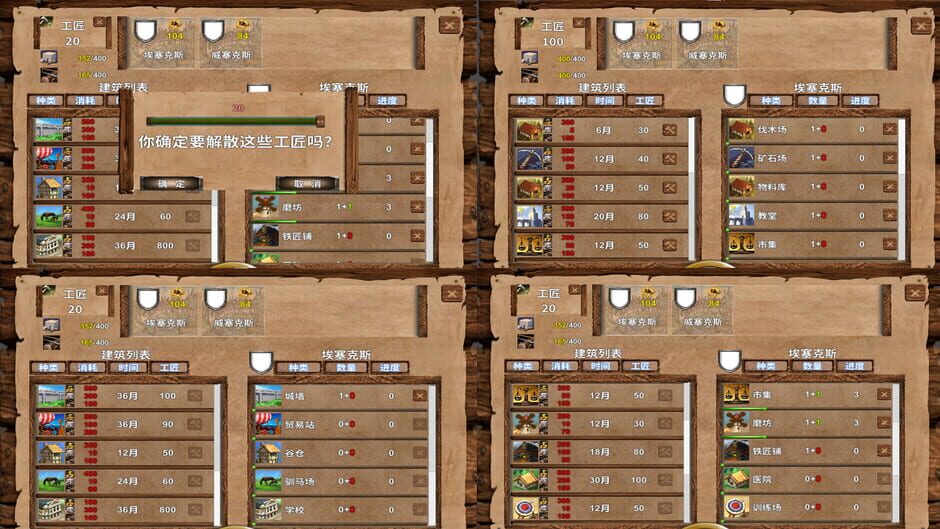Cancel the dismissal with 取消
The height and width of the screenshot is (529, 940).
[x=306, y=184]
